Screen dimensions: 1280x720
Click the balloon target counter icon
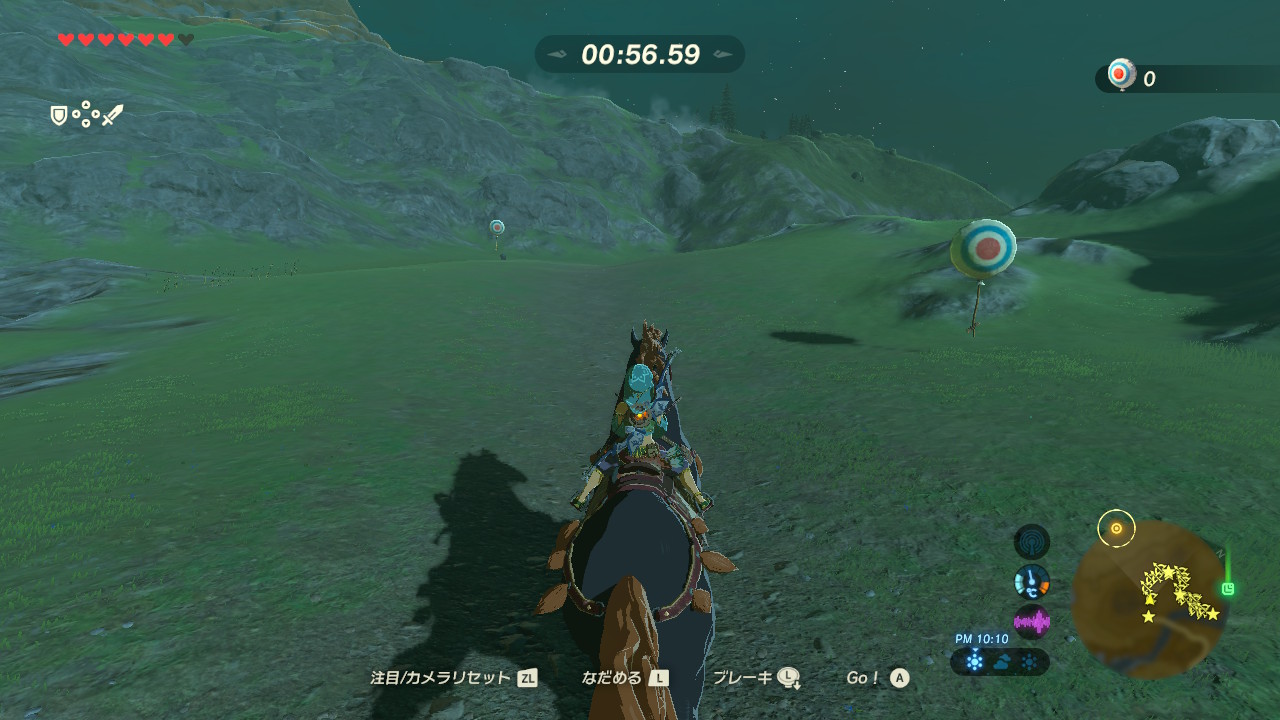coord(1122,76)
